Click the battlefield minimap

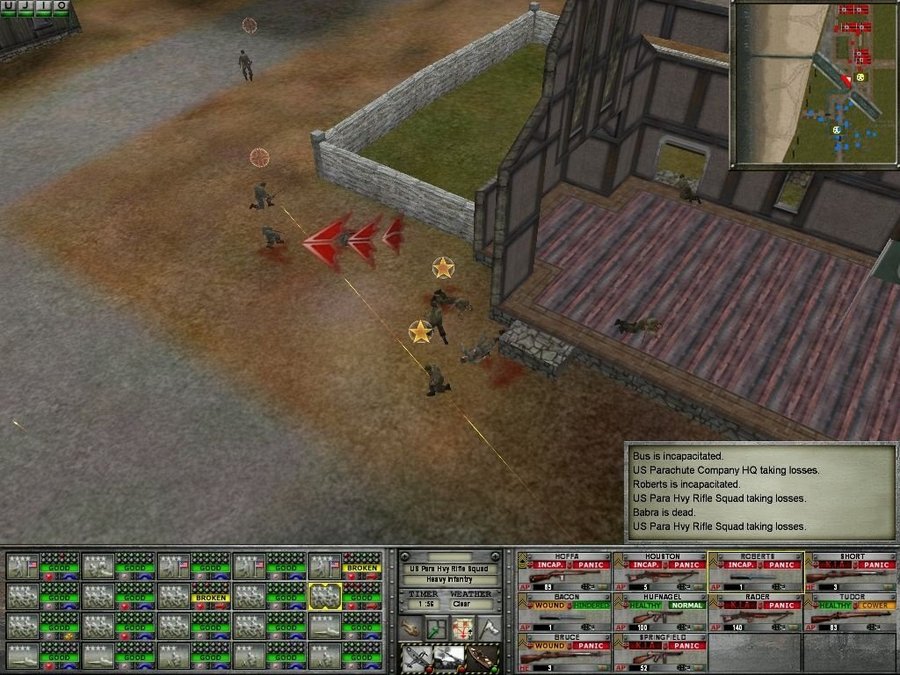[x=813, y=84]
